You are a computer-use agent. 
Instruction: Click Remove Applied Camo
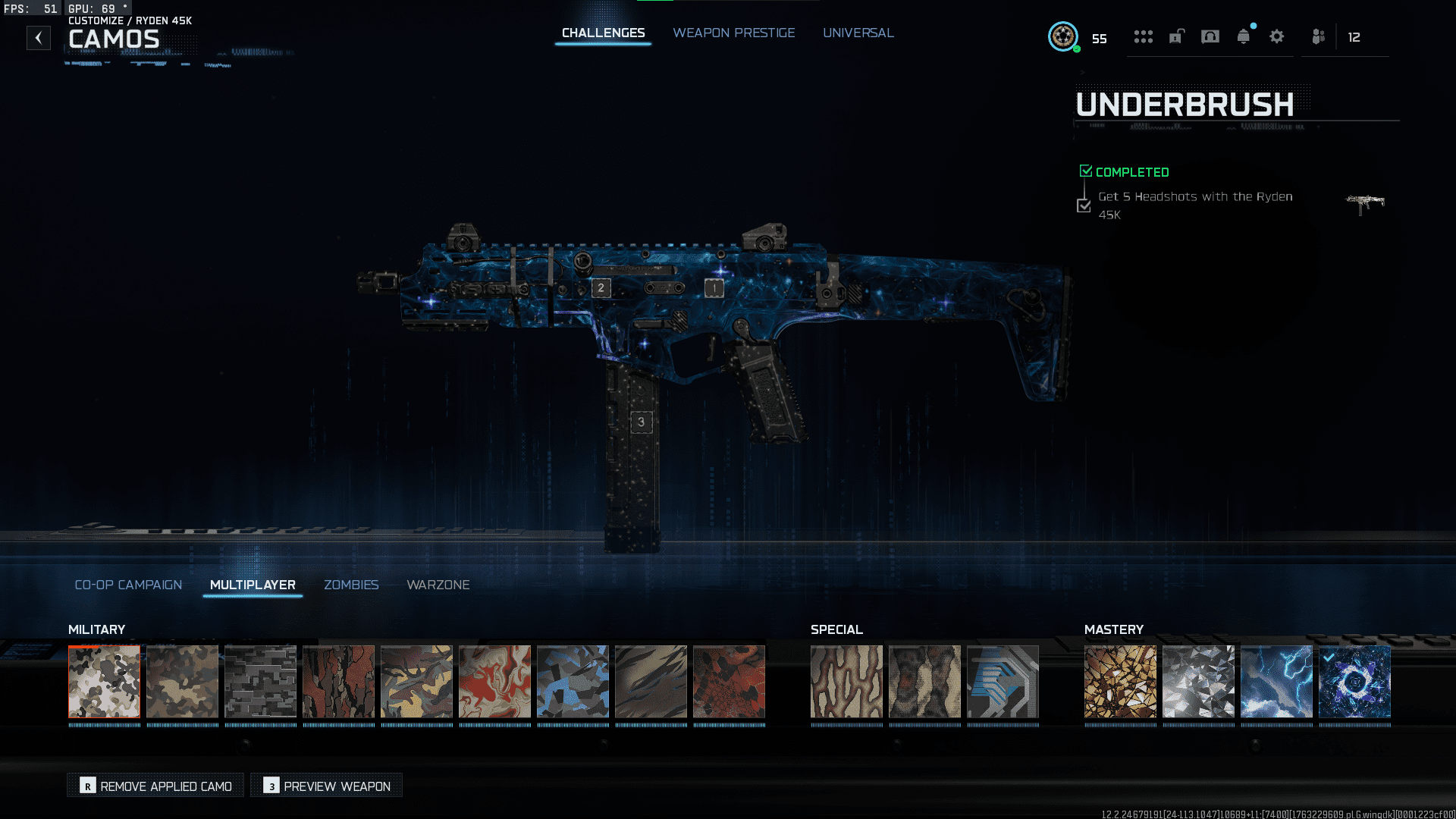(x=156, y=786)
